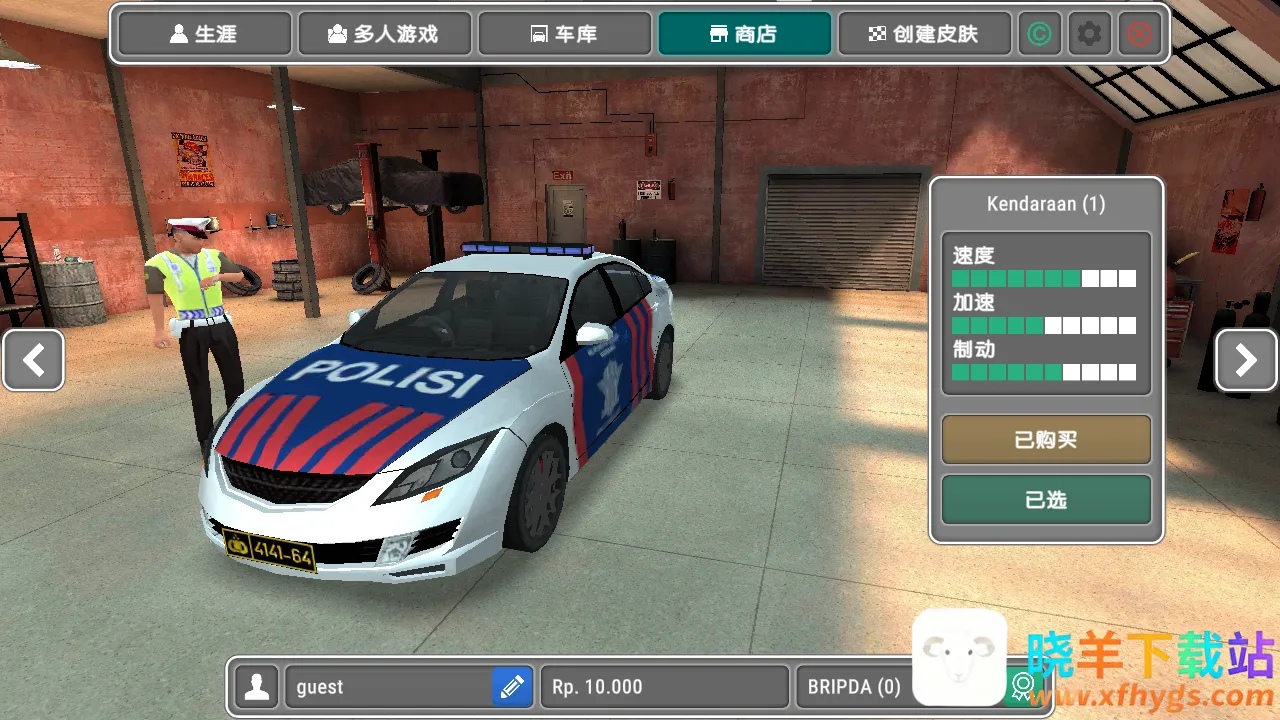Open the 商店 tab
Viewport: 1280px width, 720px height.
[745, 33]
